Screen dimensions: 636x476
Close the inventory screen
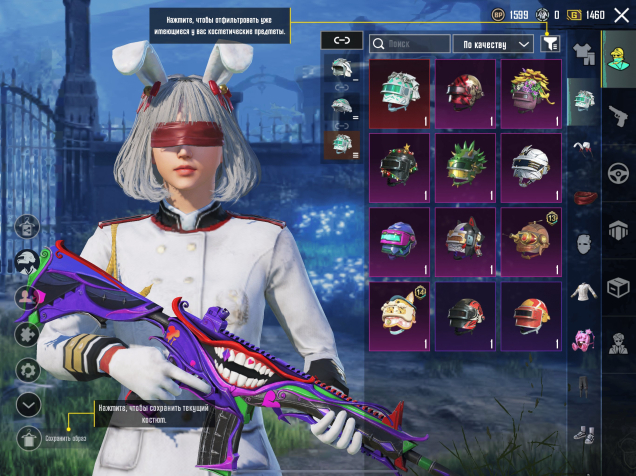[x=620, y=15]
